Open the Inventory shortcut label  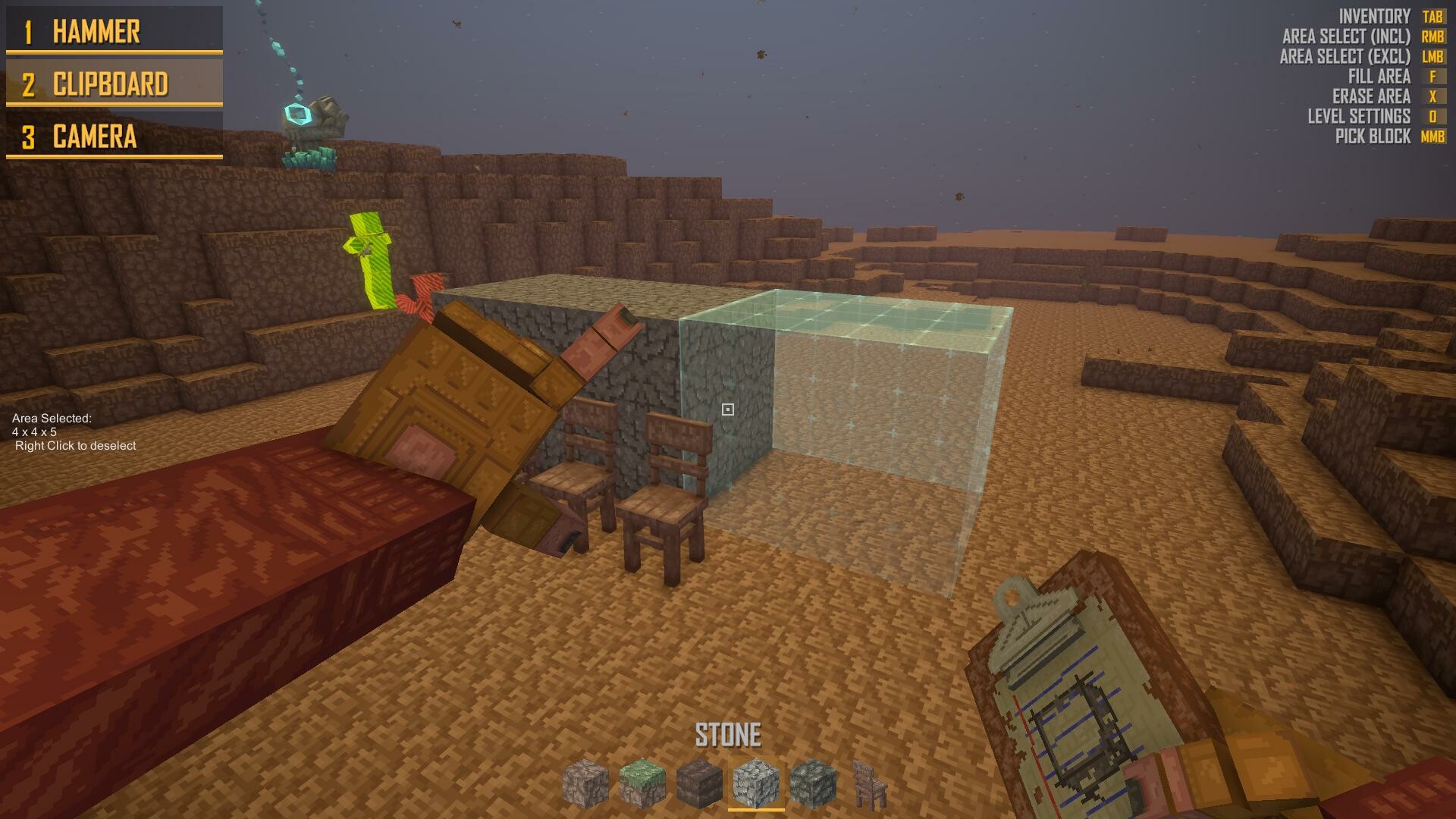click(x=1373, y=14)
